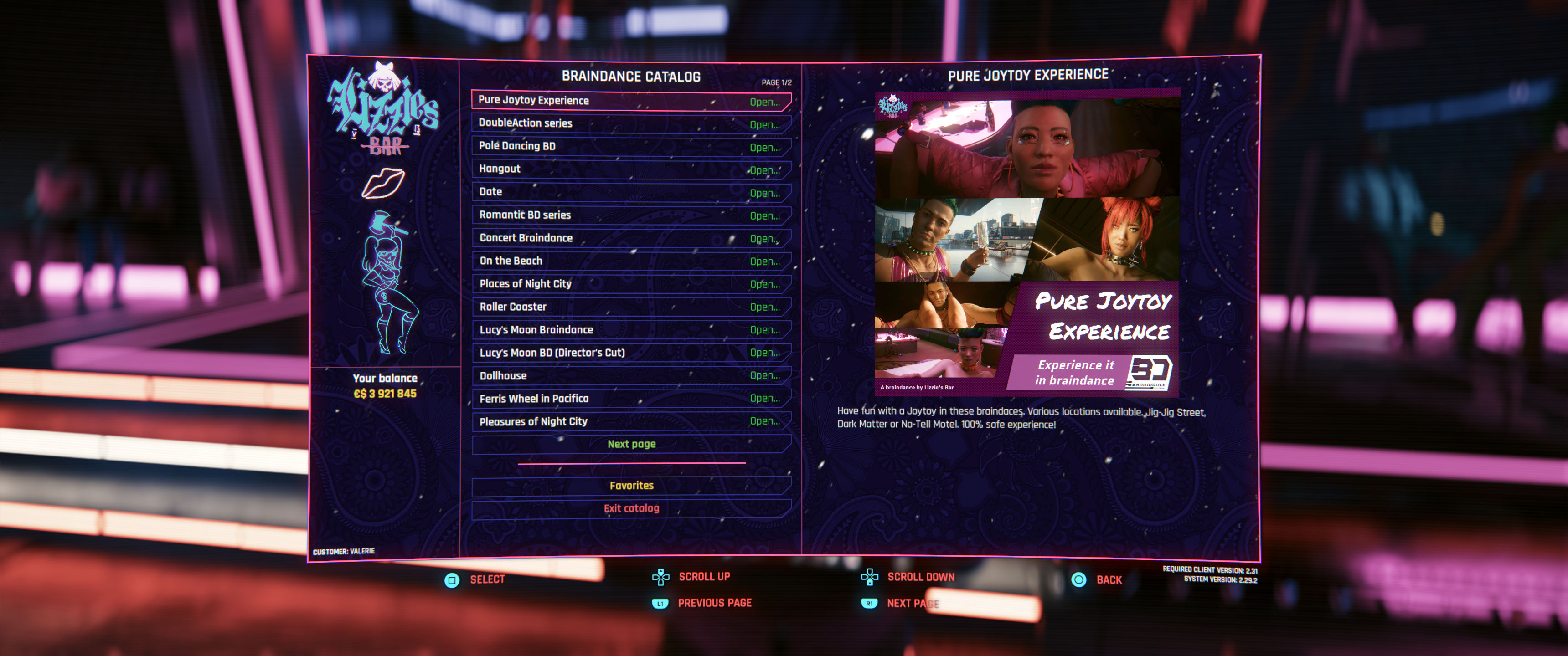Choose the Roller Coaster braindance
Screen dimensions: 1568x656
click(x=630, y=307)
